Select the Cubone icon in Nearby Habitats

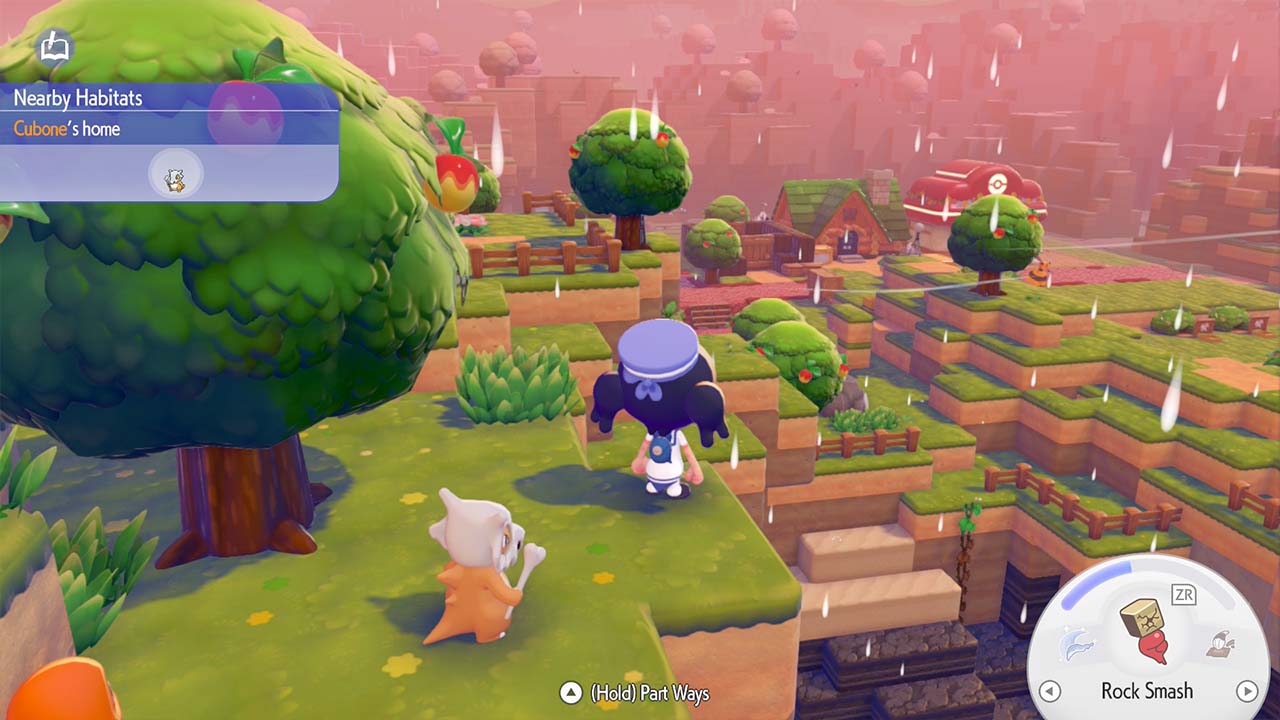(x=175, y=179)
